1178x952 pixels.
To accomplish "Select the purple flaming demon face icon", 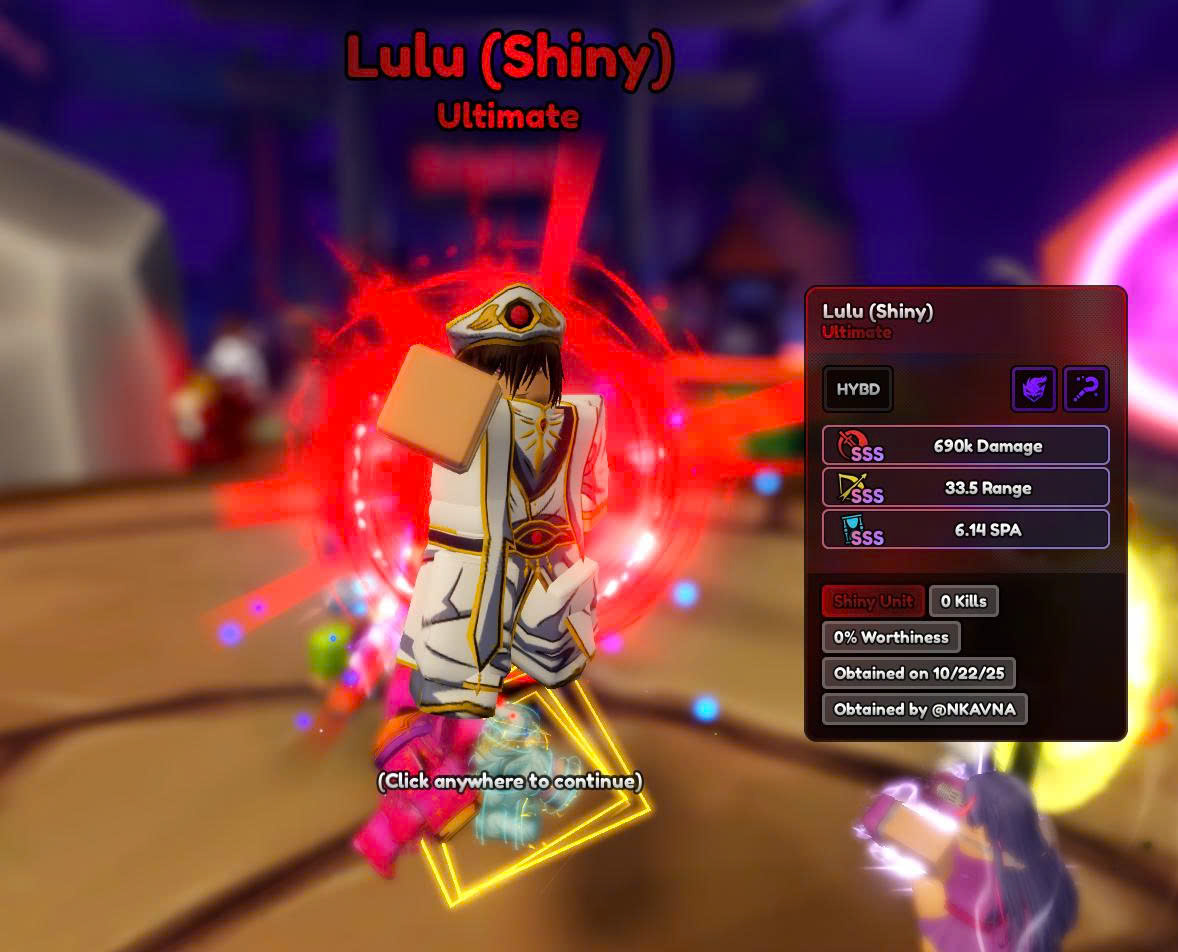I will click(1034, 389).
